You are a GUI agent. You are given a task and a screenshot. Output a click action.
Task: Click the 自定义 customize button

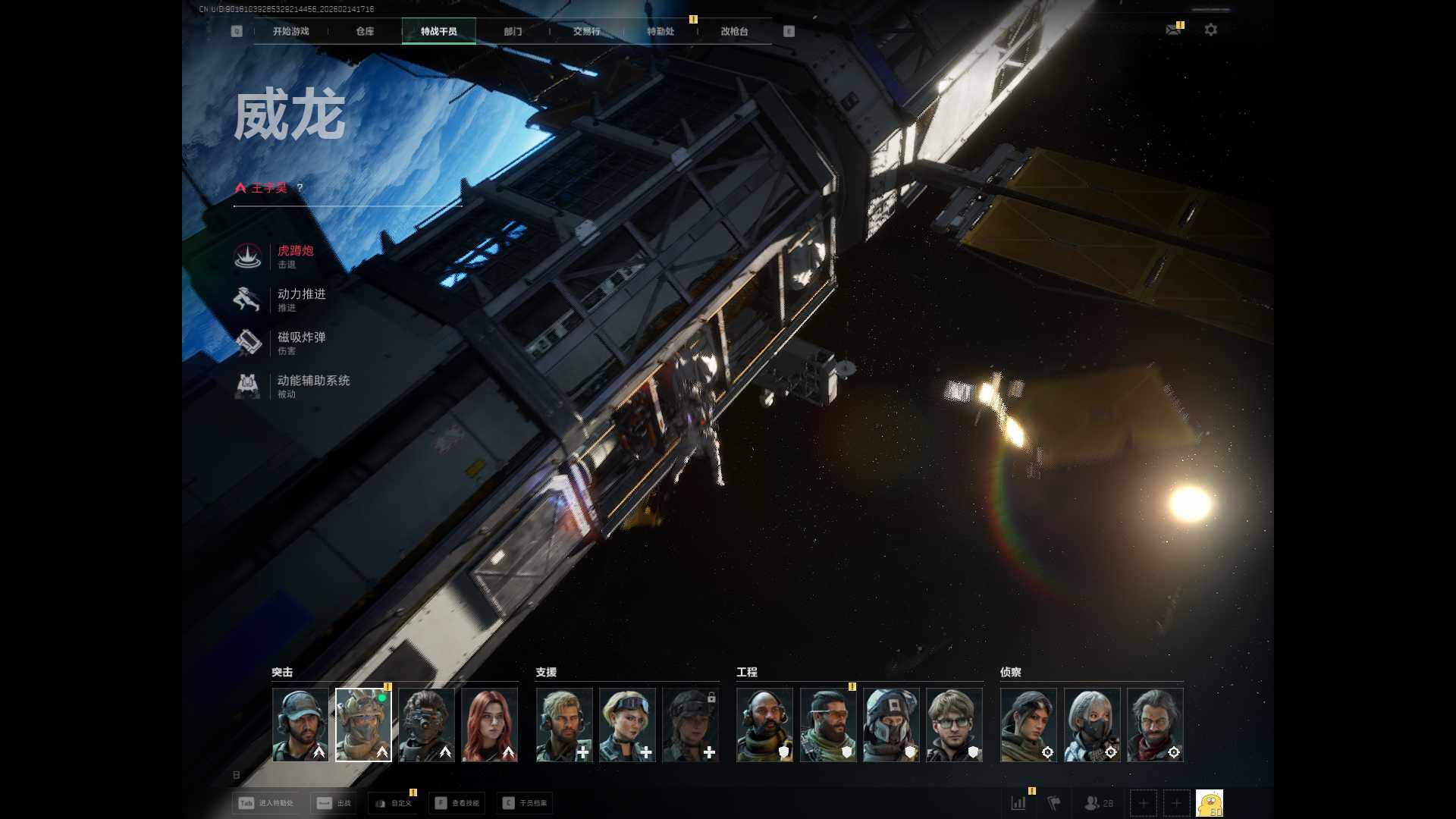click(394, 803)
